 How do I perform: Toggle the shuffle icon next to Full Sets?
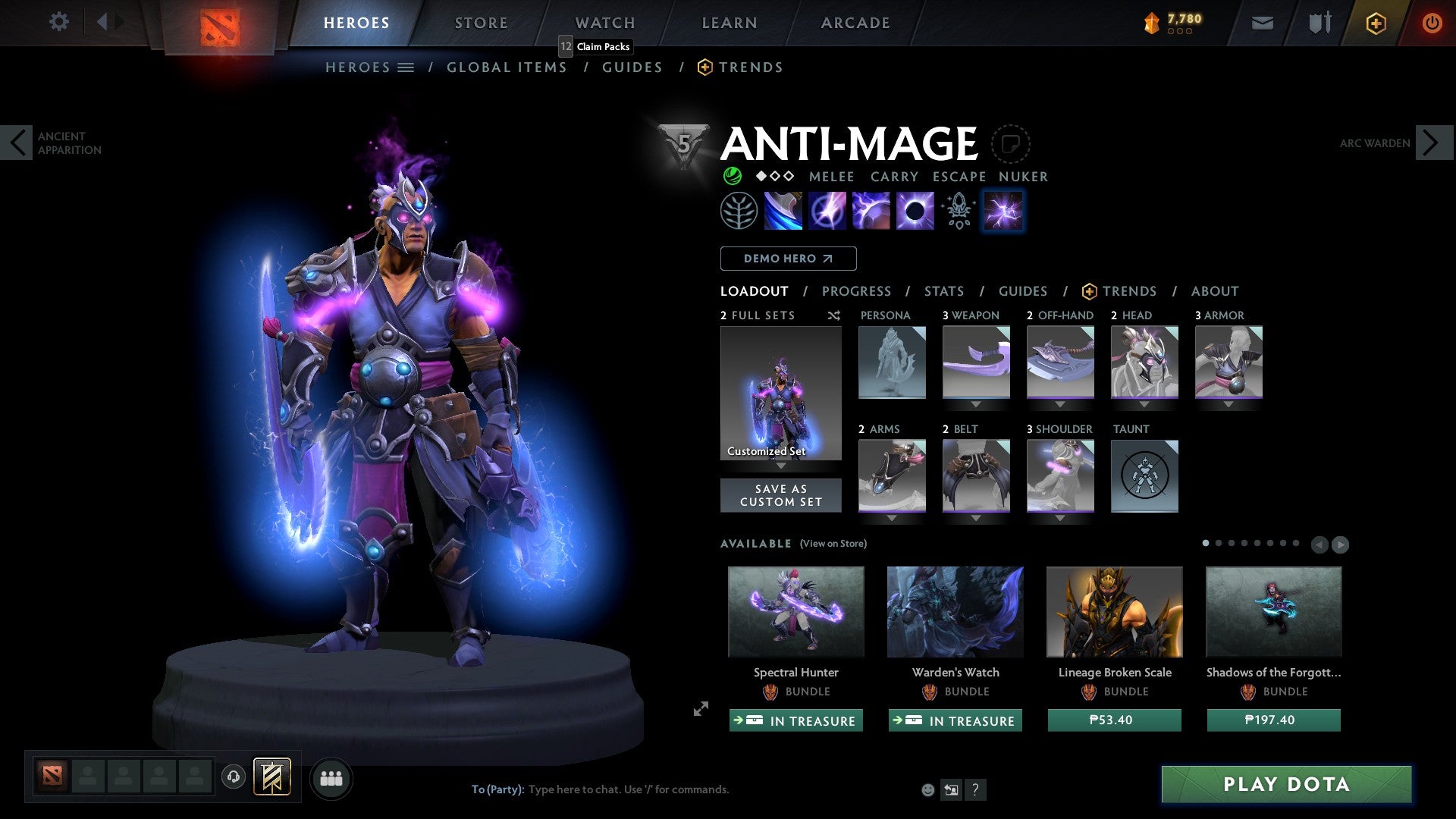point(833,315)
